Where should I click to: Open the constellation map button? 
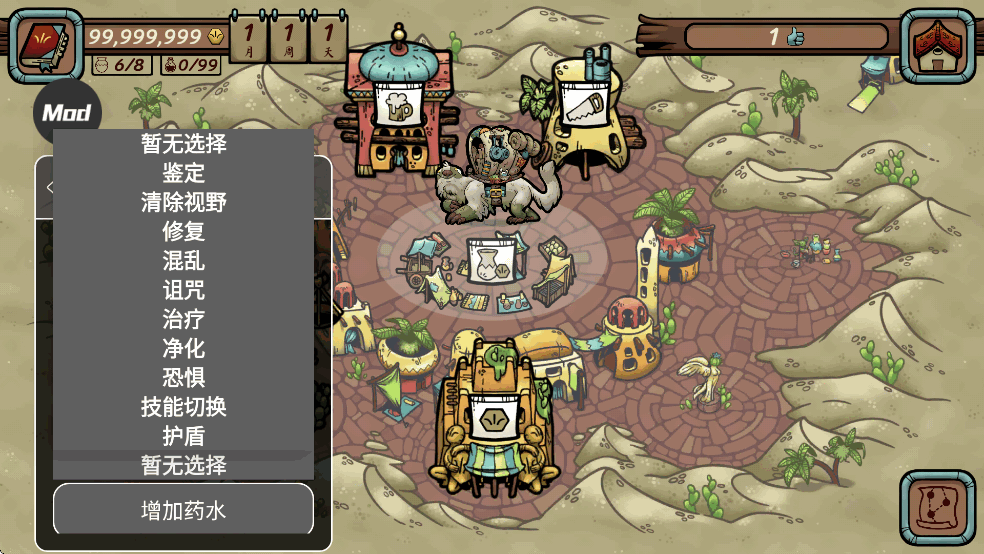pos(937,507)
